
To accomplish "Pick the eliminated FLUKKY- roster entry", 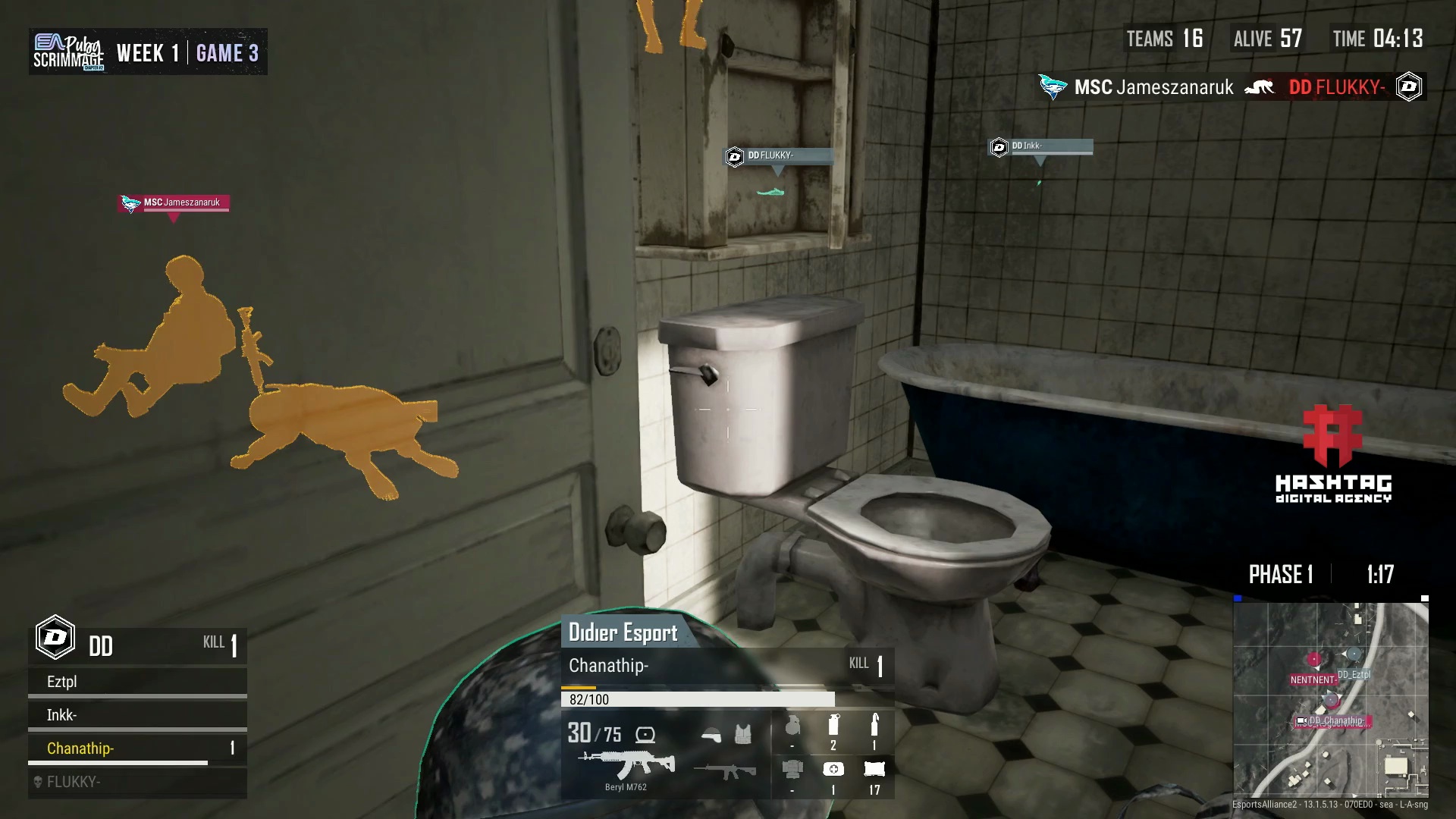I will coord(136,782).
